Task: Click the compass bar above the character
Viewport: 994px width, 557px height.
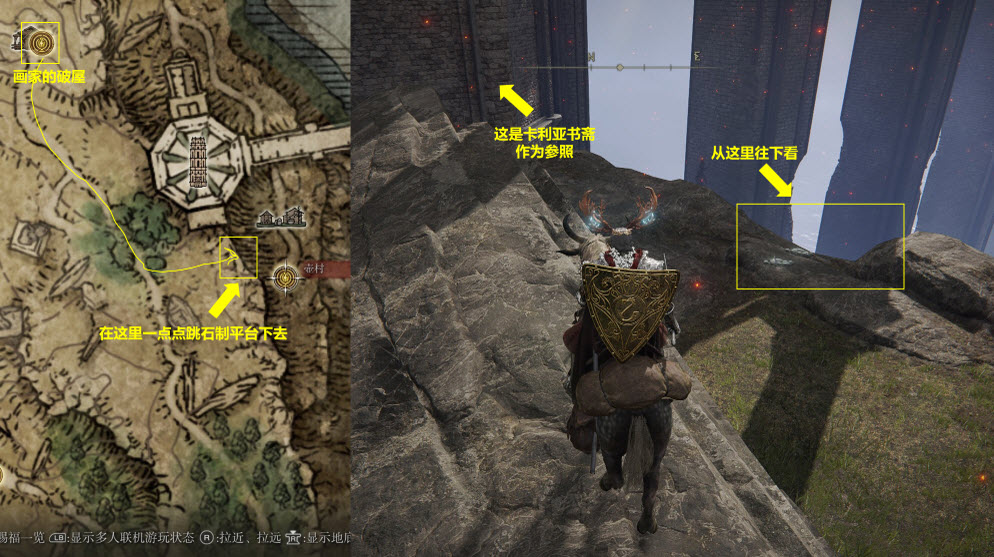Action: (x=619, y=68)
